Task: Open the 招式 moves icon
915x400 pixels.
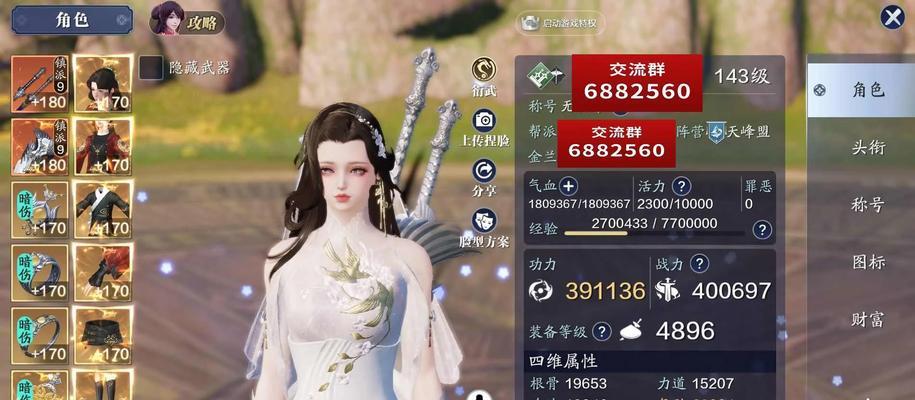Action: [484, 69]
